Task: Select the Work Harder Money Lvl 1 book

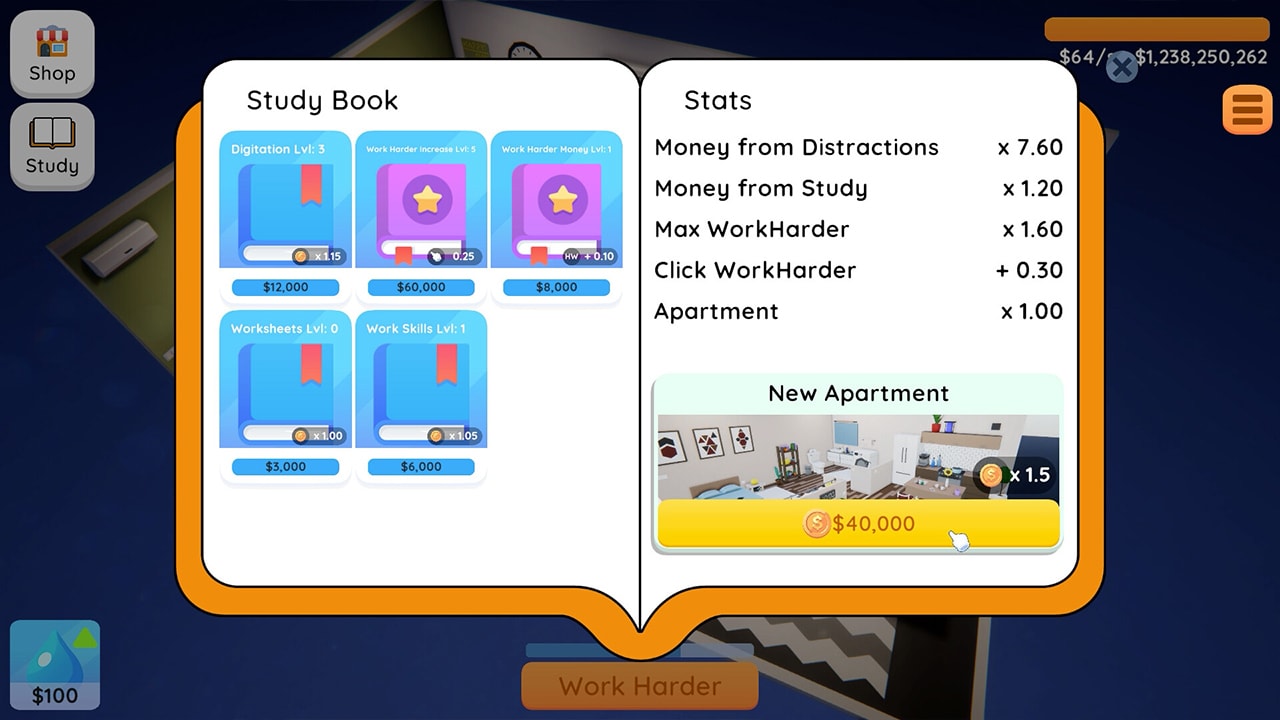Action: coord(556,198)
